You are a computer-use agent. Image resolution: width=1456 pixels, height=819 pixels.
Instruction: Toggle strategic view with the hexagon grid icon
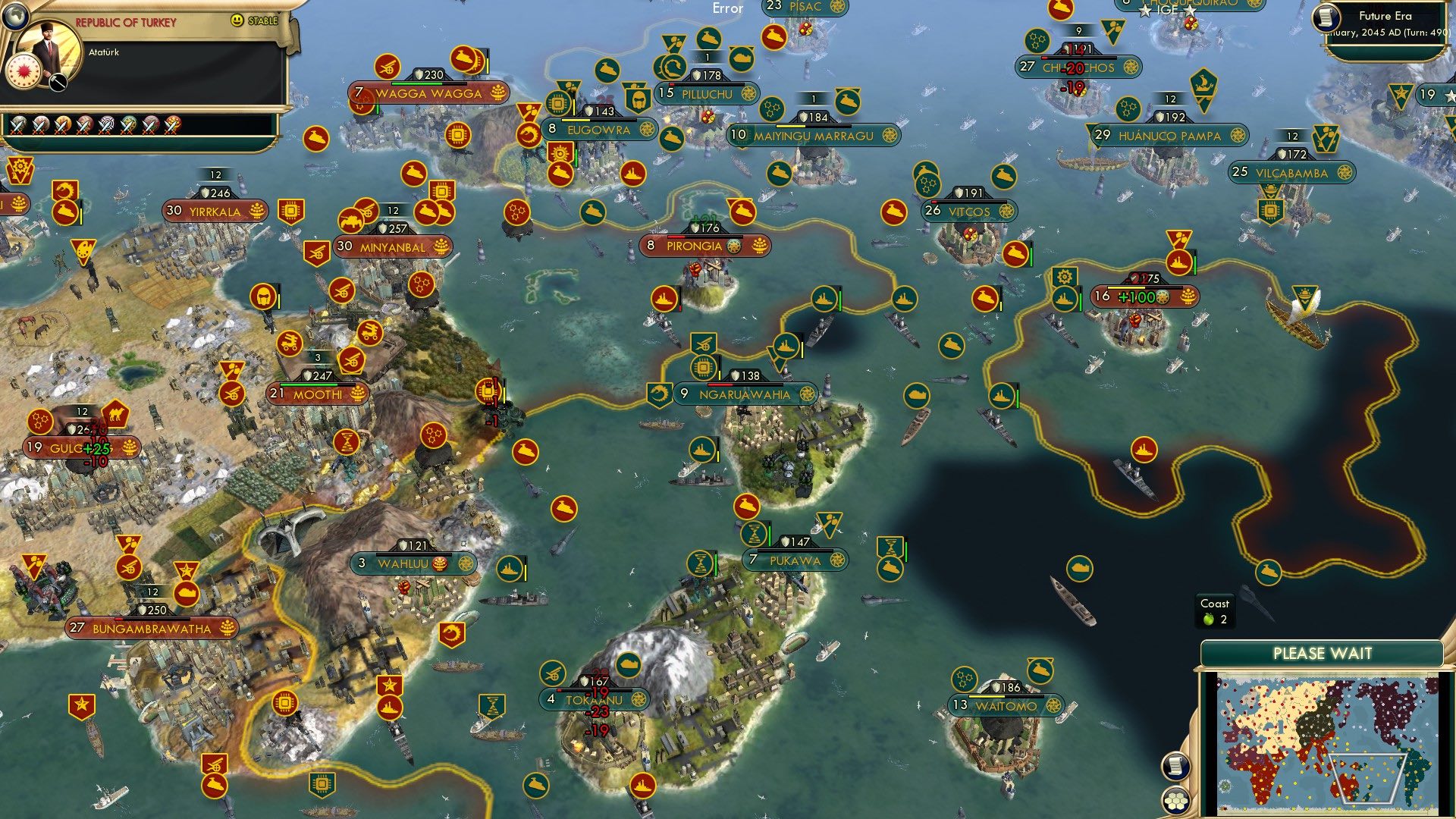point(1176,799)
